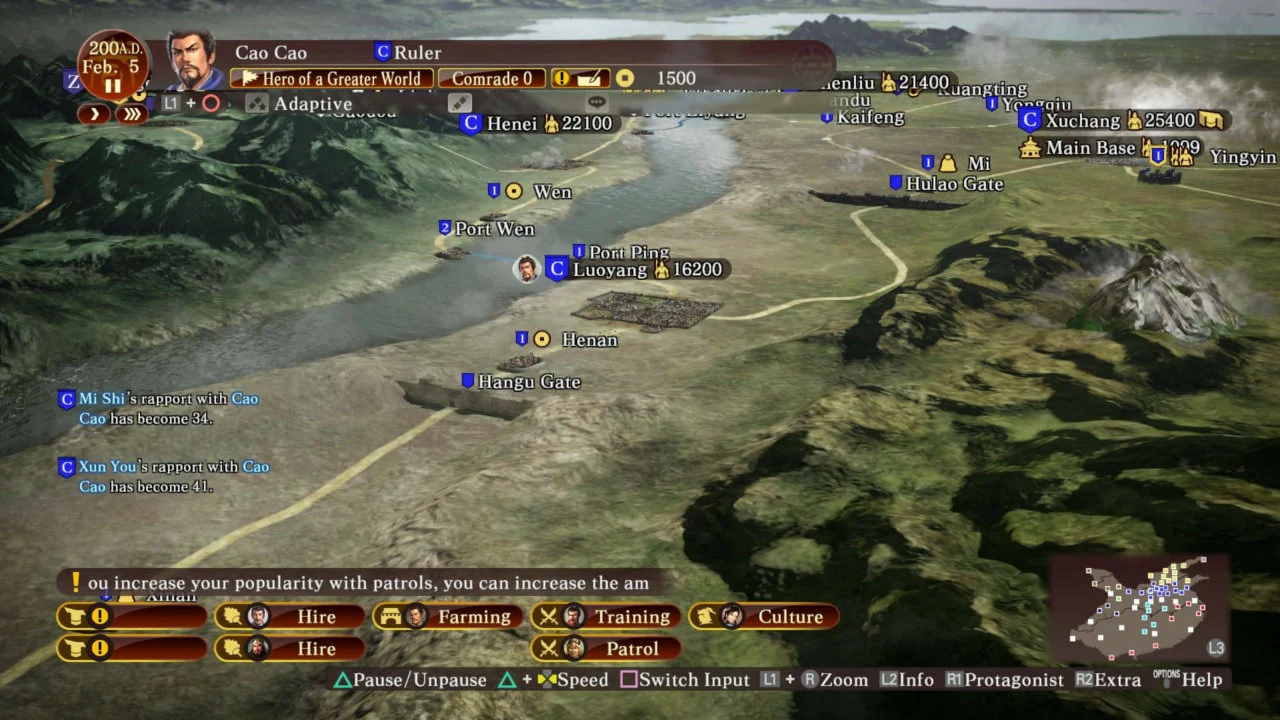Image resolution: width=1280 pixels, height=720 pixels.
Task: Click the gold coin icon showing 1500
Action: (x=625, y=78)
